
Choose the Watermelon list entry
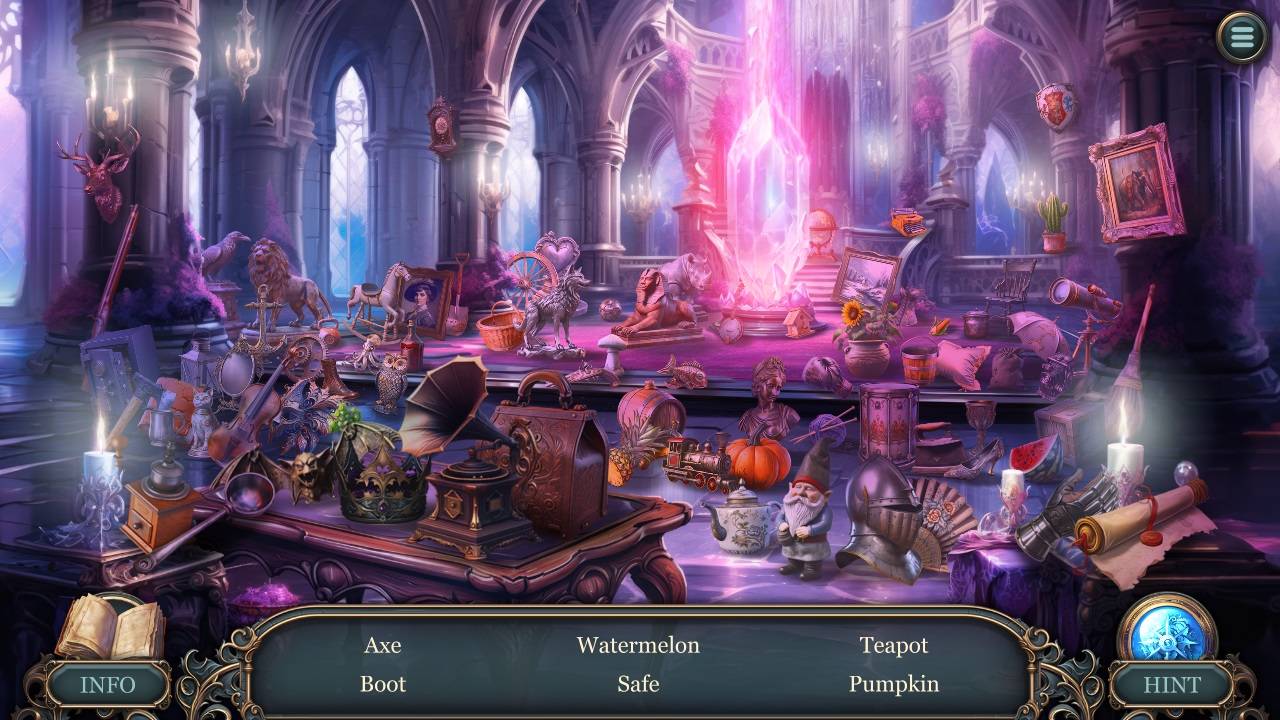[638, 645]
